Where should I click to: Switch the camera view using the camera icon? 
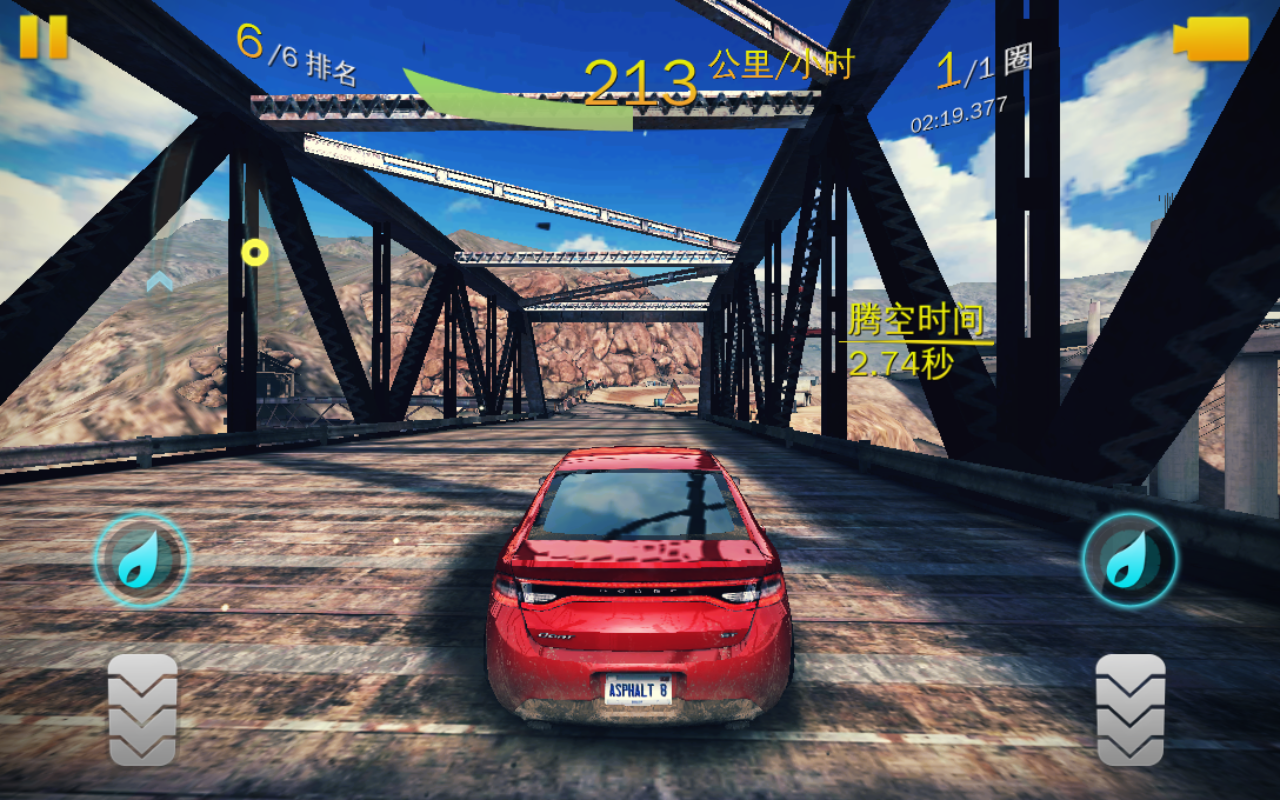coord(1212,39)
